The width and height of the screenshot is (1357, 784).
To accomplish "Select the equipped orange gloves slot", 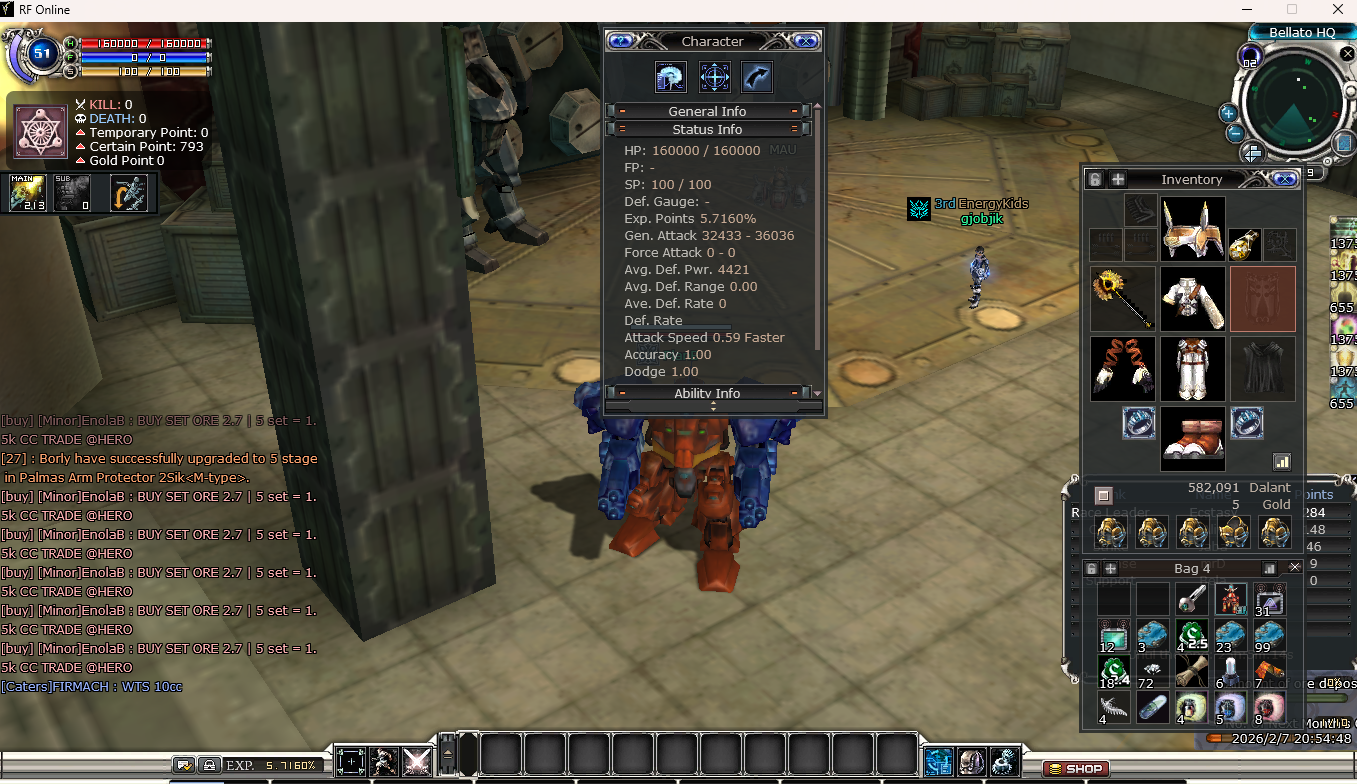I will click(x=1122, y=368).
